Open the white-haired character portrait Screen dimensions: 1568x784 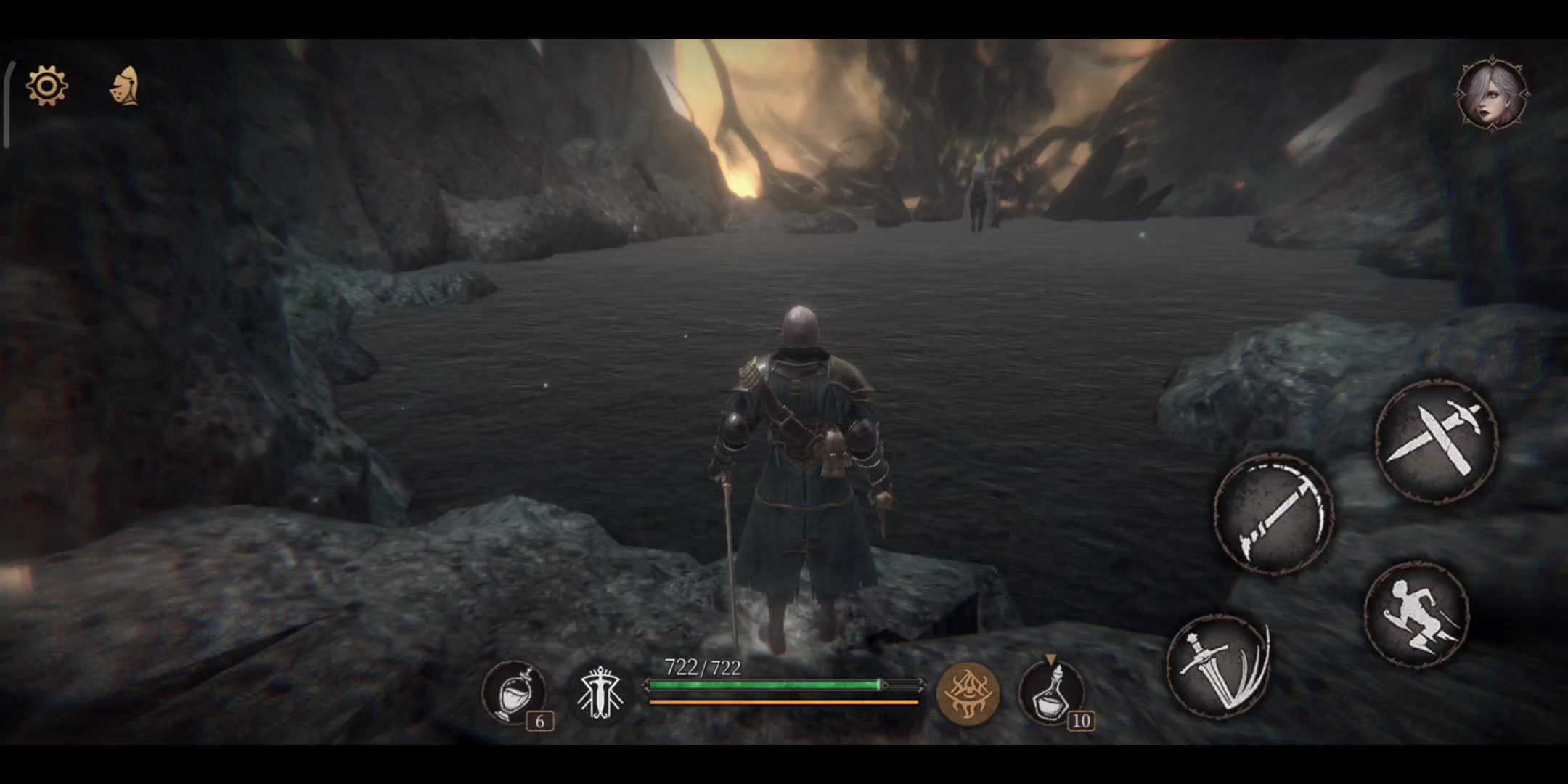(x=1493, y=94)
